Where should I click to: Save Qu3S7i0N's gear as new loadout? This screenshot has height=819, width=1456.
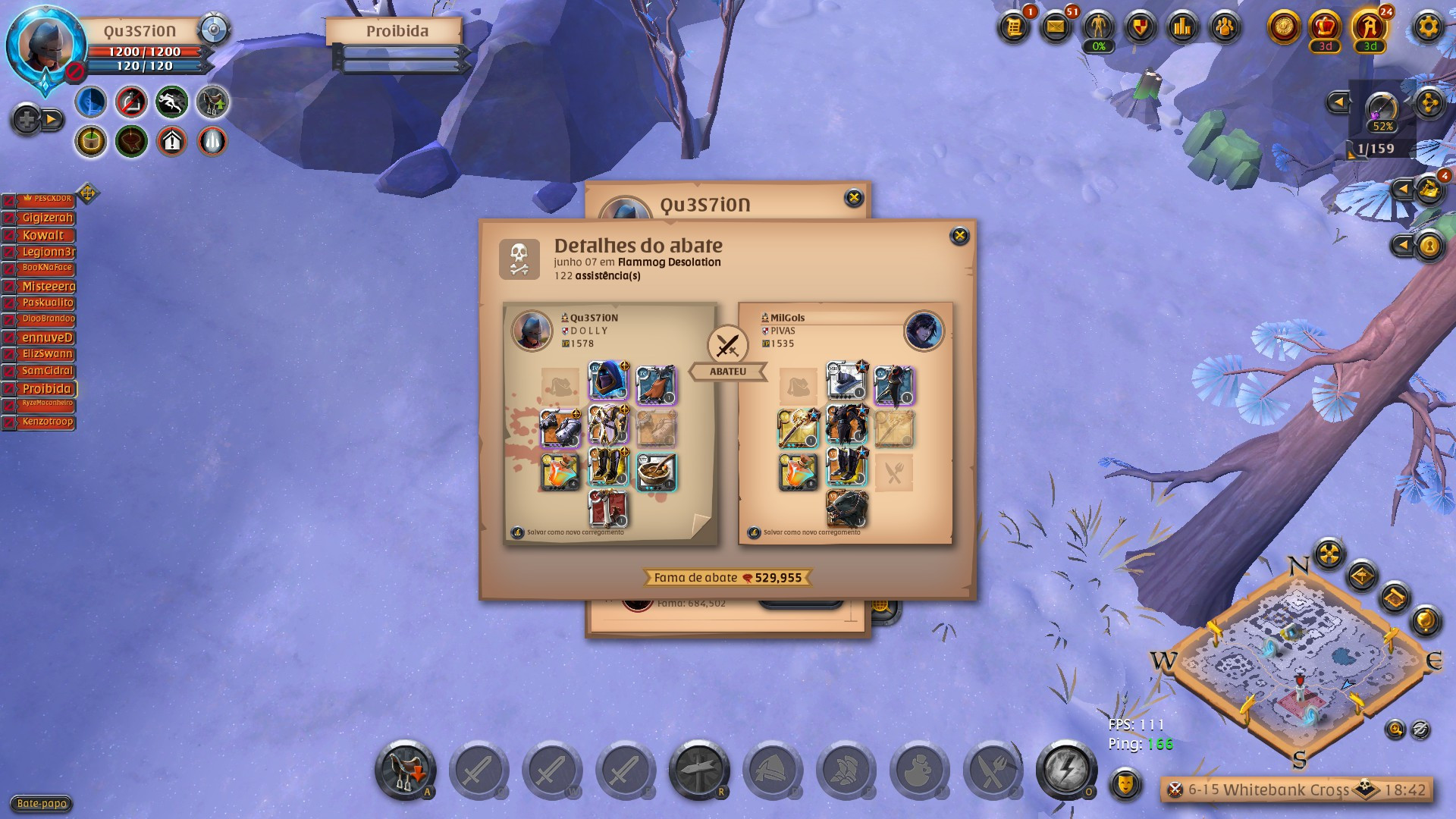point(575,532)
